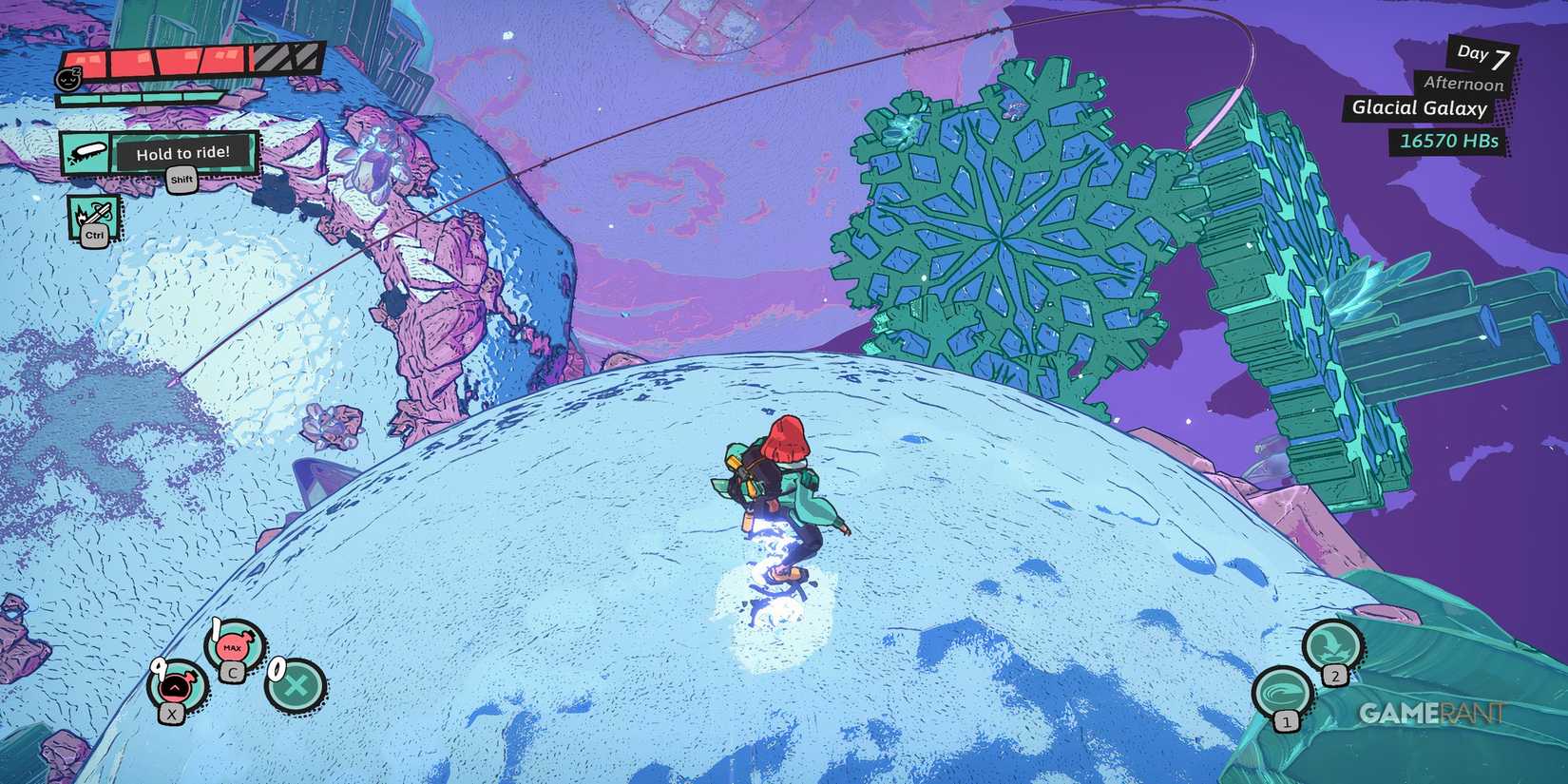Expand the Afternoon time display
1568x784 pixels.
click(x=1463, y=85)
